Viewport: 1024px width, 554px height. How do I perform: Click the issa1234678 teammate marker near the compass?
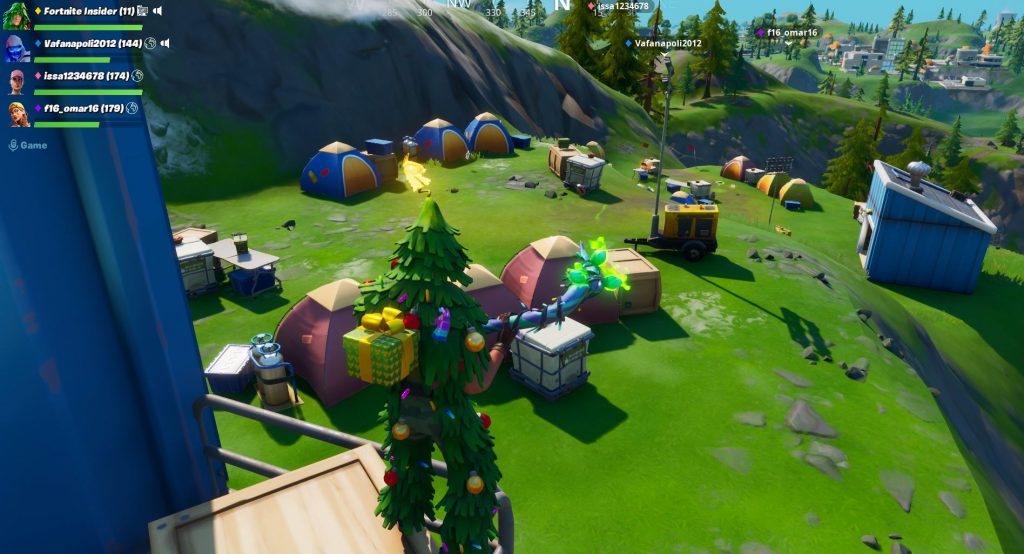click(622, 6)
